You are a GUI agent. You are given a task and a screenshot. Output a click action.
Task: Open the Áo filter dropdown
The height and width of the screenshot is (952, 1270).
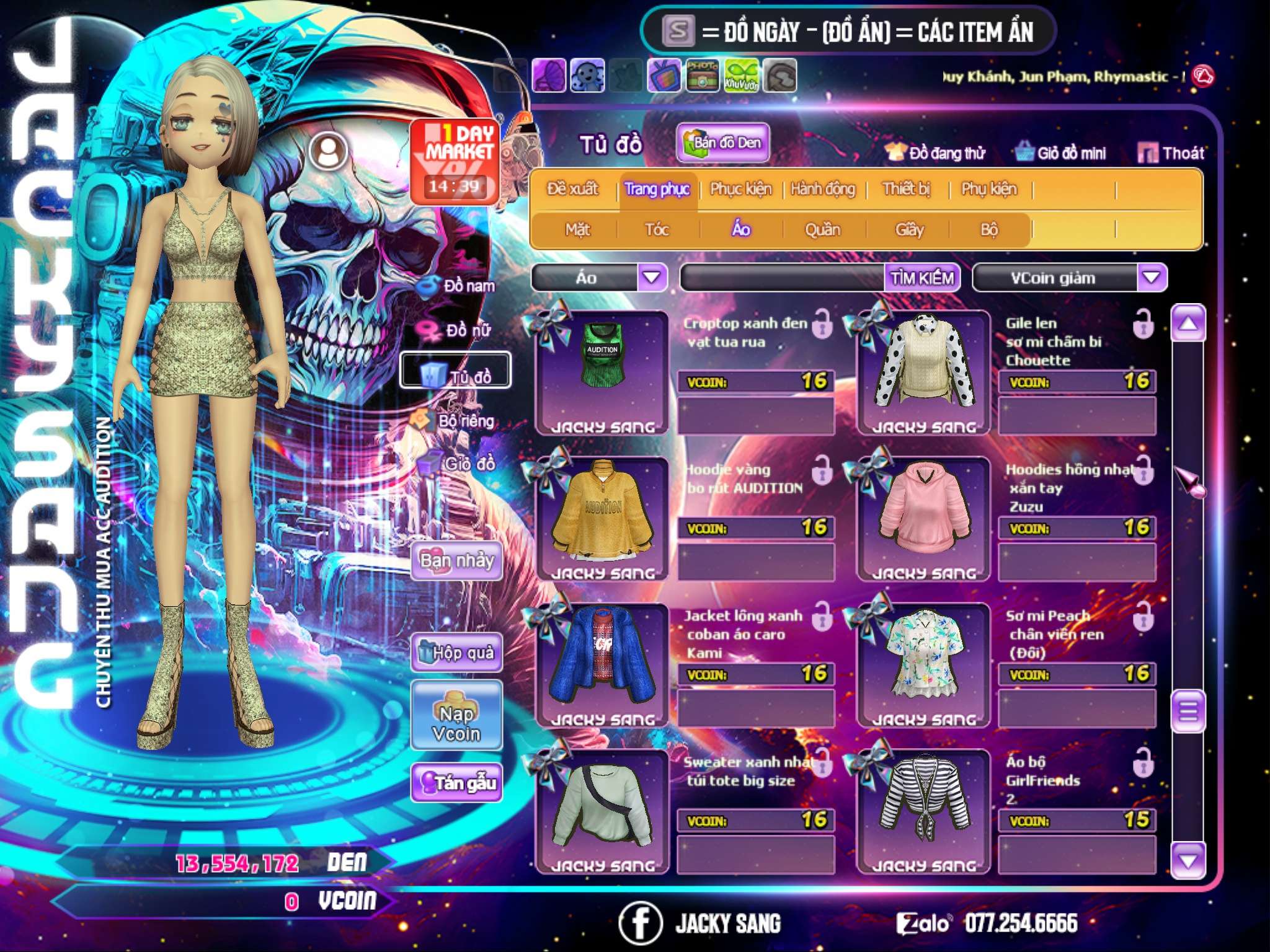pos(652,277)
